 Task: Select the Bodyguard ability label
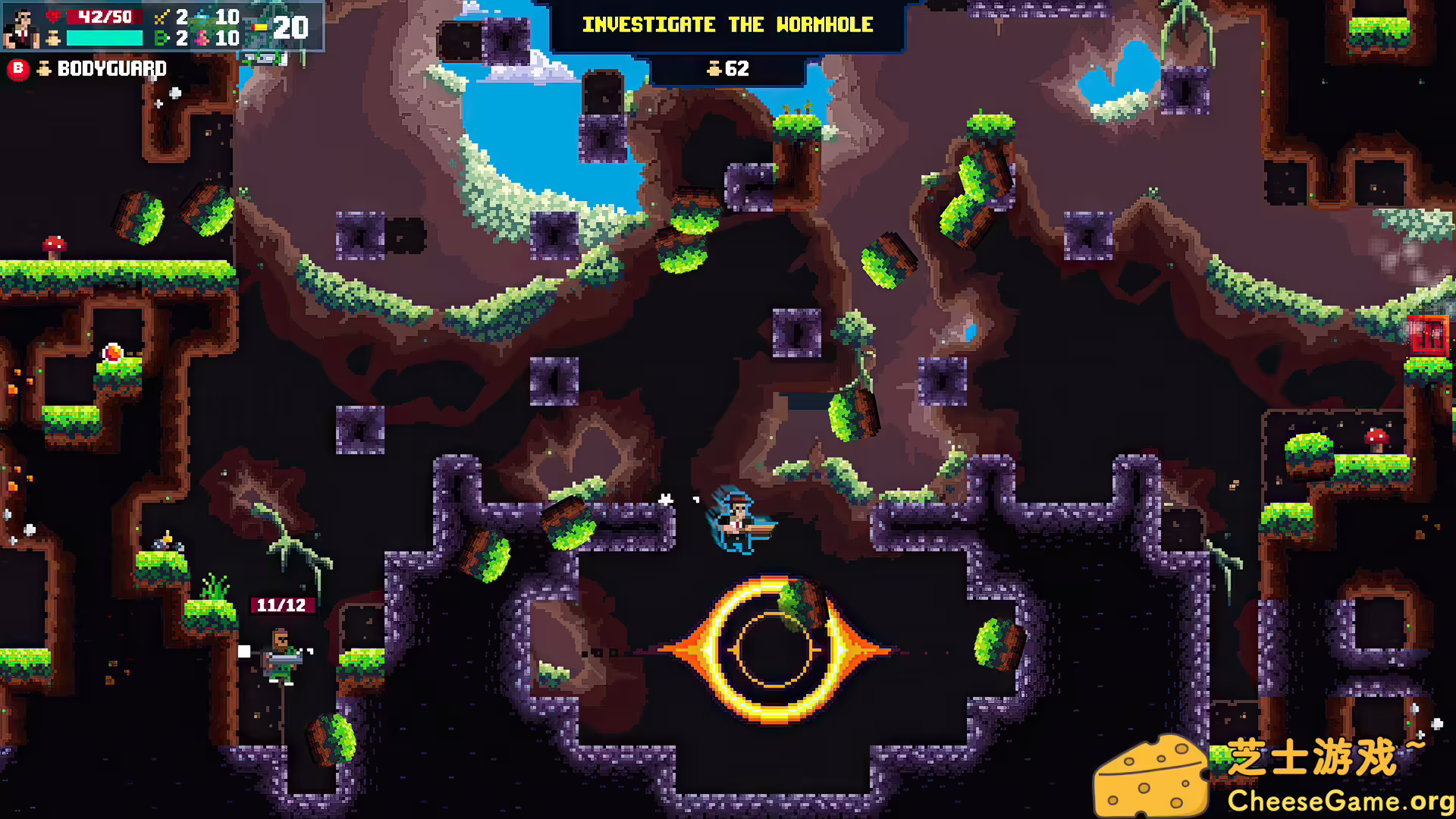pyautogui.click(x=111, y=69)
